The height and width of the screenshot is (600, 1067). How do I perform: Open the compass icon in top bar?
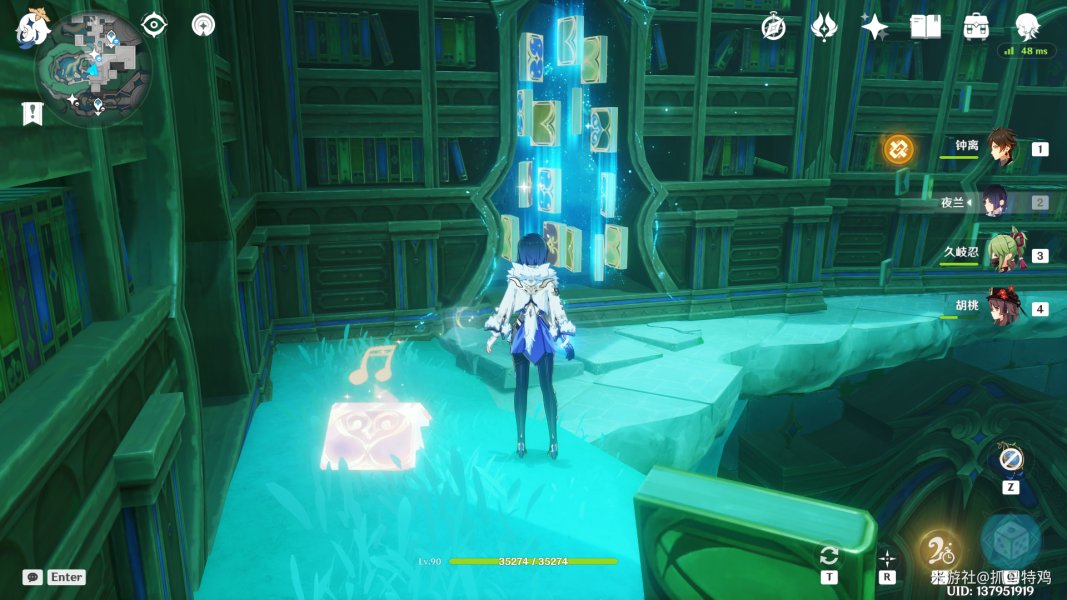pyautogui.click(x=773, y=27)
